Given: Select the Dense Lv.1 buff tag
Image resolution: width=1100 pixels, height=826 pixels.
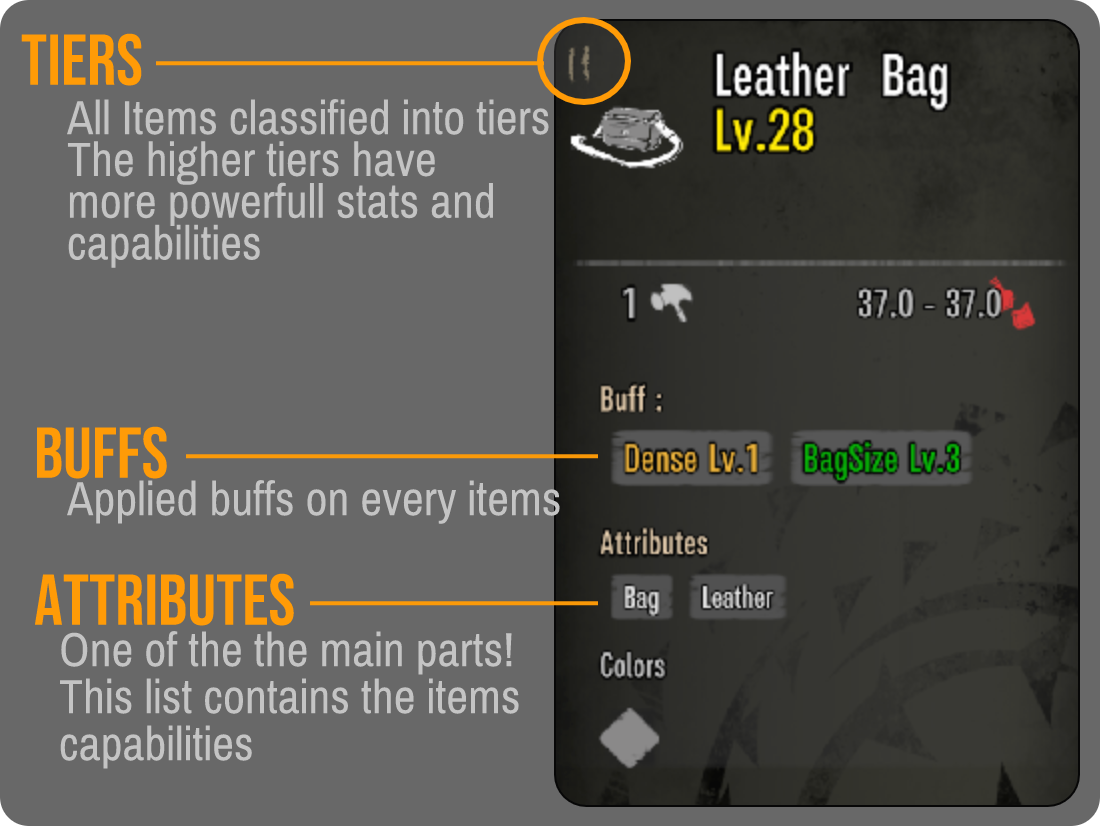Looking at the screenshot, I should 691,459.
